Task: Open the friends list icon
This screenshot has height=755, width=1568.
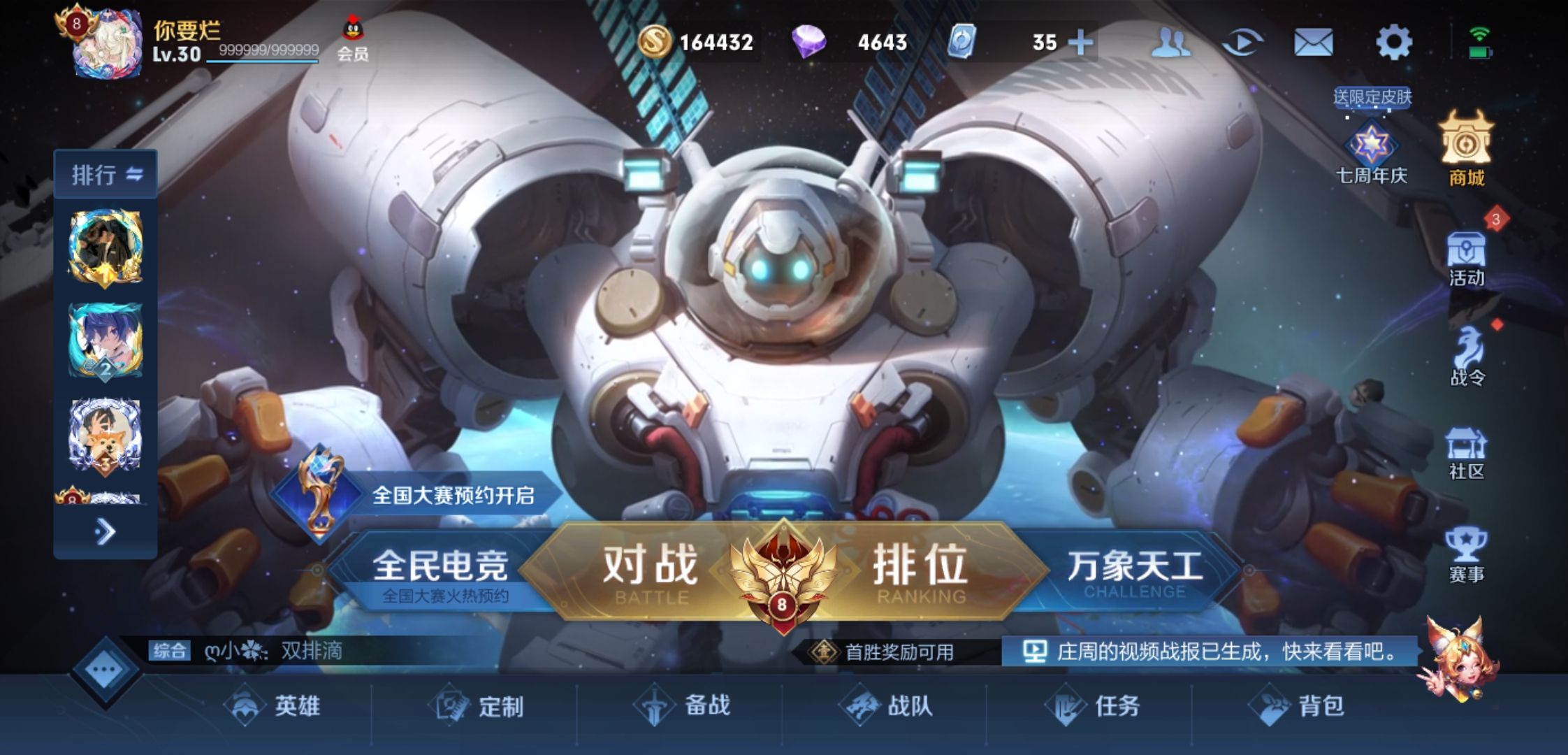Action: pyautogui.click(x=1173, y=43)
